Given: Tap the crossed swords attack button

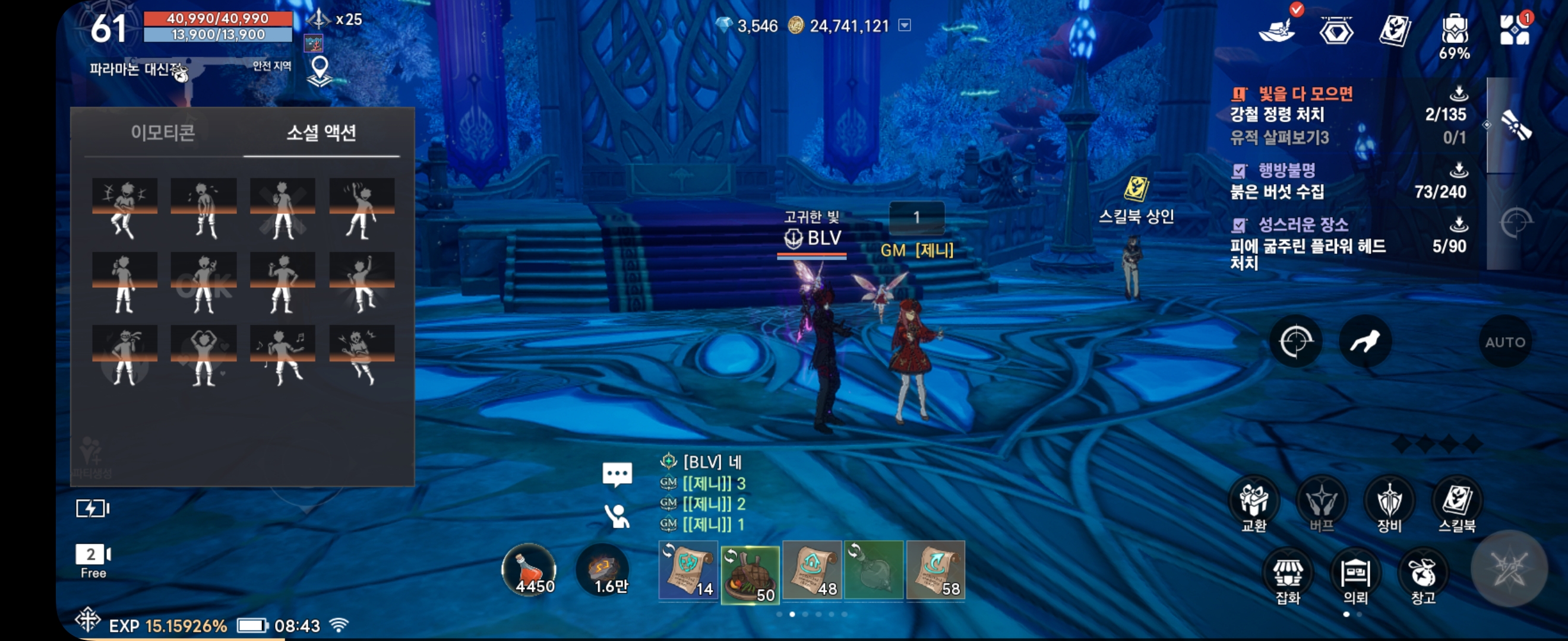Looking at the screenshot, I should pos(1509,568).
